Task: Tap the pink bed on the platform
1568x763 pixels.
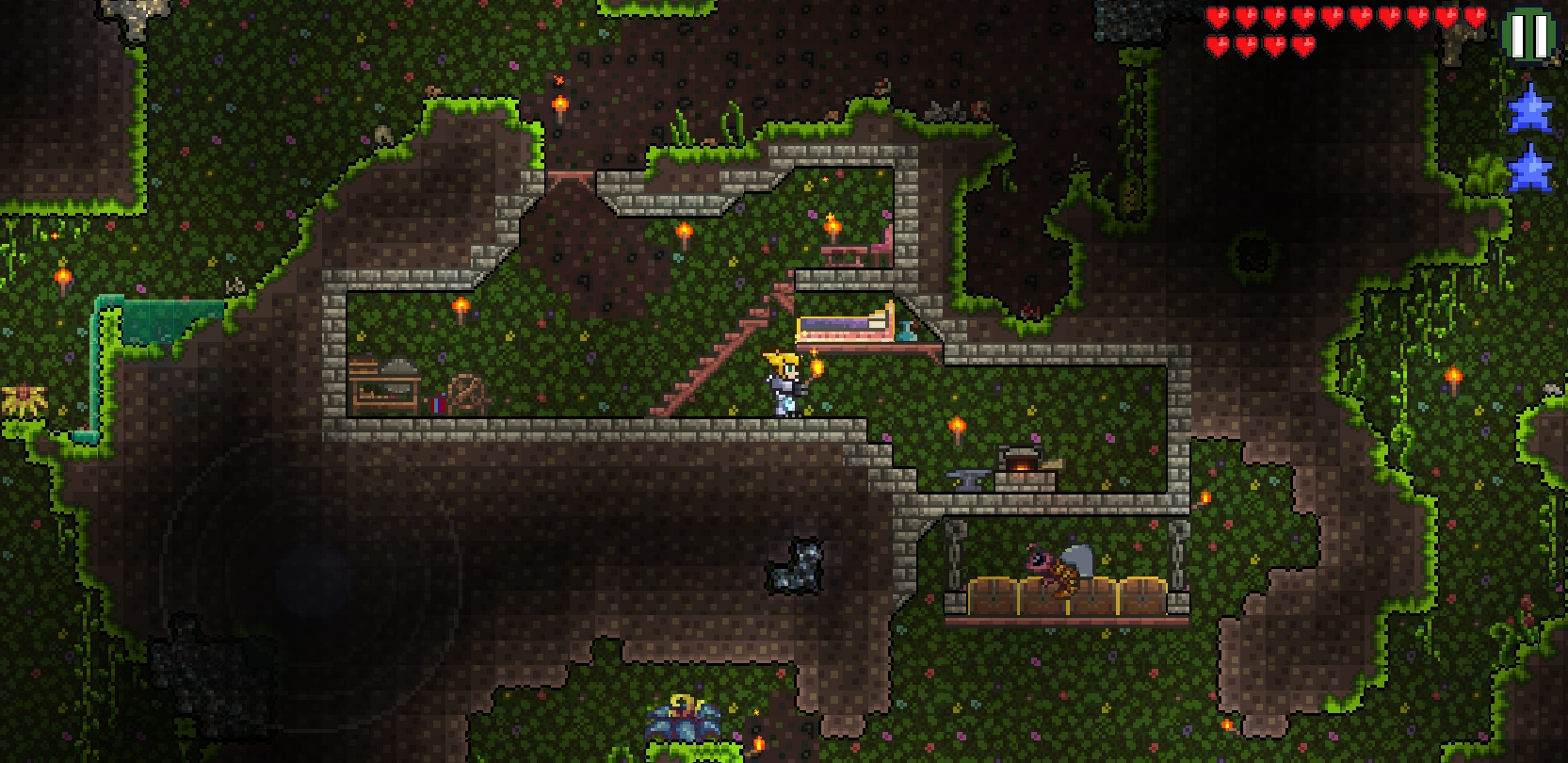Action: (x=843, y=327)
